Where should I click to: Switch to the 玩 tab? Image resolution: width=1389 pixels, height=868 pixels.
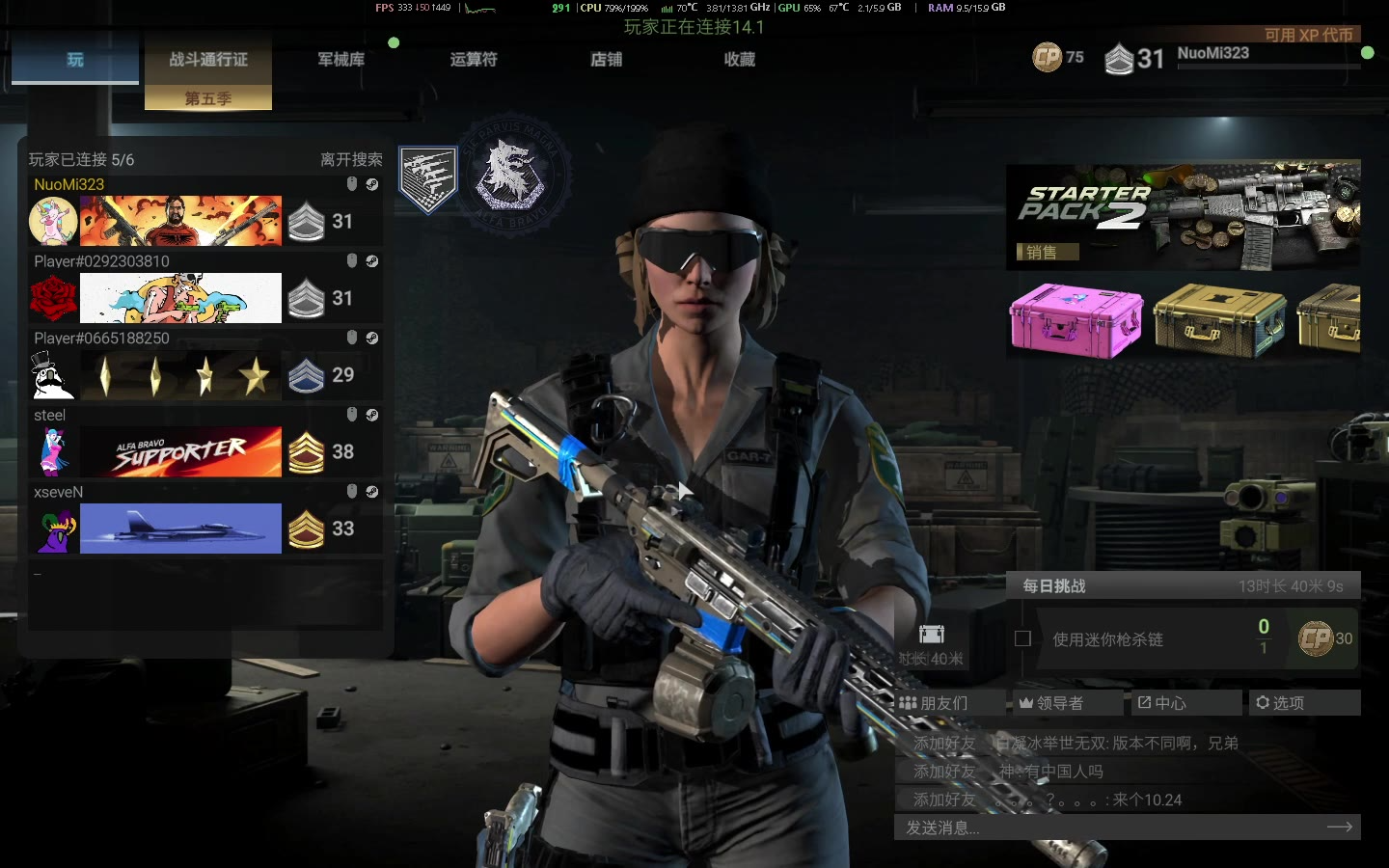tap(75, 60)
